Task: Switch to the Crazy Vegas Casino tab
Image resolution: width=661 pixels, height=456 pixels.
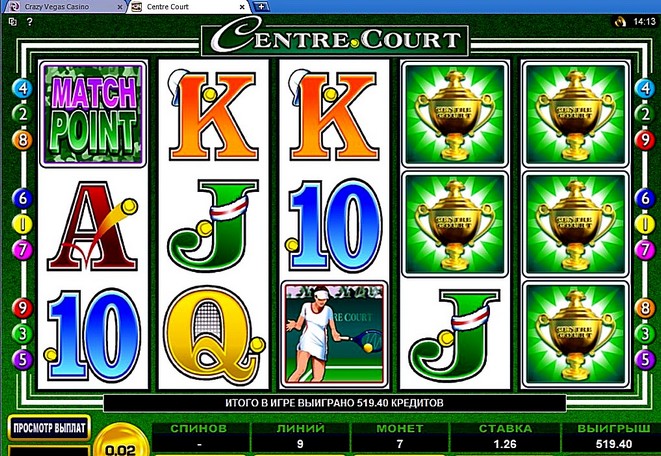Action: [x=59, y=7]
